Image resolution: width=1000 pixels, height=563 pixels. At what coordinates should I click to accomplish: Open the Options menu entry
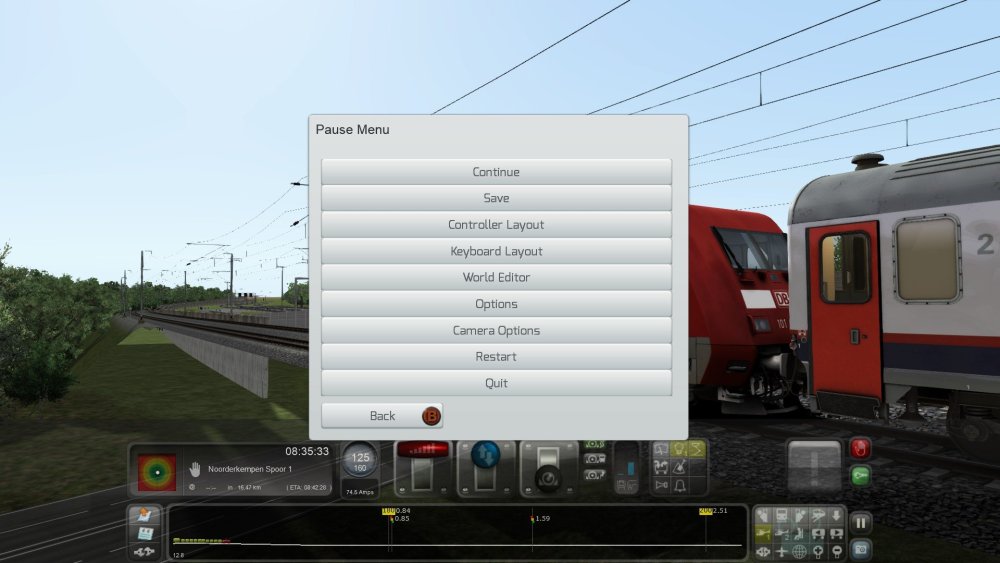[x=496, y=304]
